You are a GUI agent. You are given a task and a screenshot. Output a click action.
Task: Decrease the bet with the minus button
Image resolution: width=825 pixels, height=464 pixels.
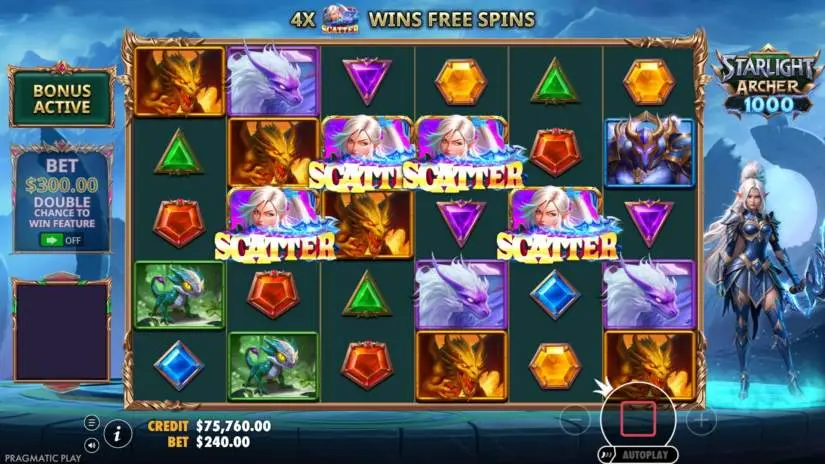(574, 420)
